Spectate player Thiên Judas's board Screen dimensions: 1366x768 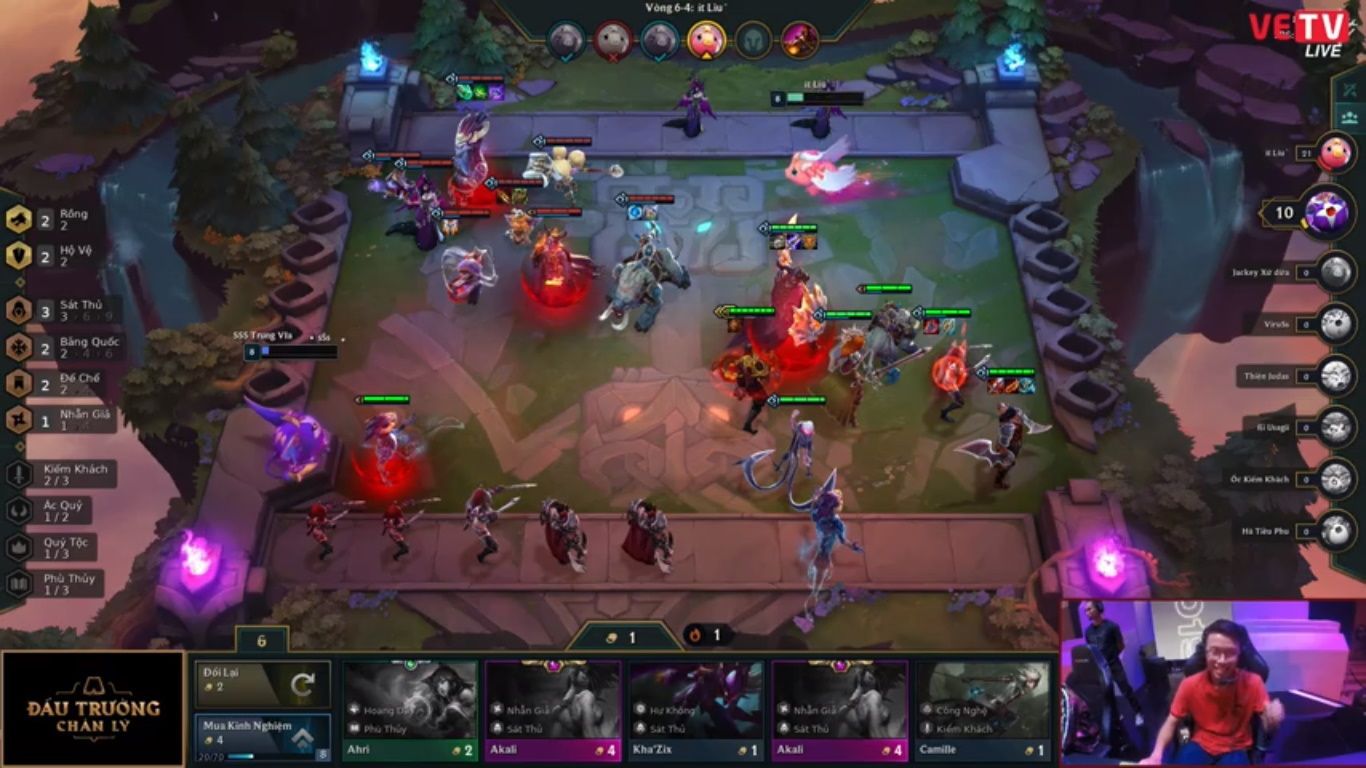point(1335,376)
